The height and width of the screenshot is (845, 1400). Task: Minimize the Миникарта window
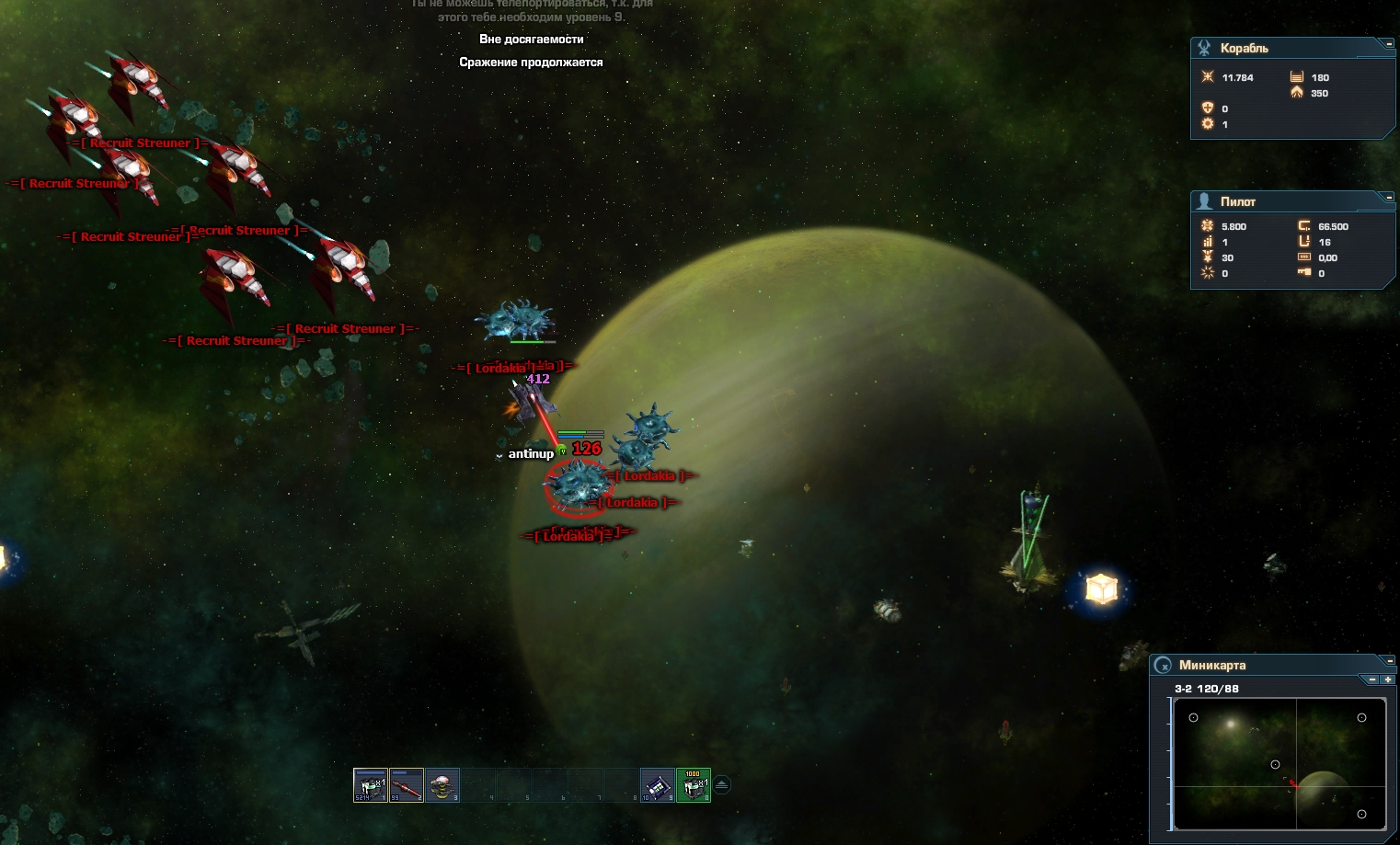coord(1389,660)
